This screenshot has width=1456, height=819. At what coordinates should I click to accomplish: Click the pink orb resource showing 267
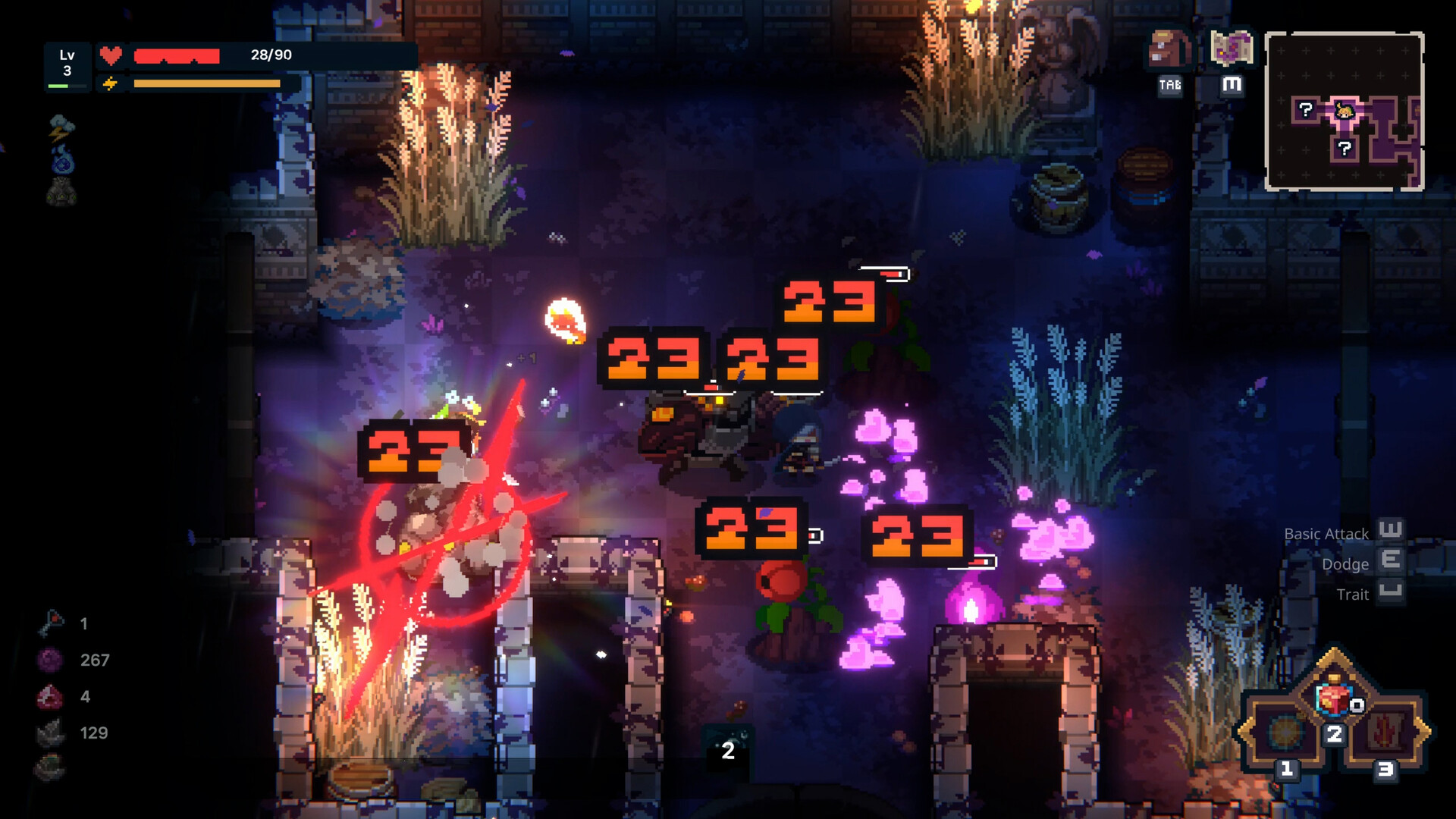(x=50, y=661)
